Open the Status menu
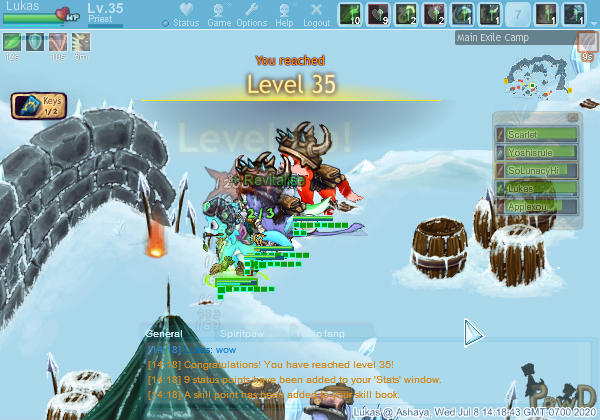Viewport: 600px width, 420px height. pos(185,15)
